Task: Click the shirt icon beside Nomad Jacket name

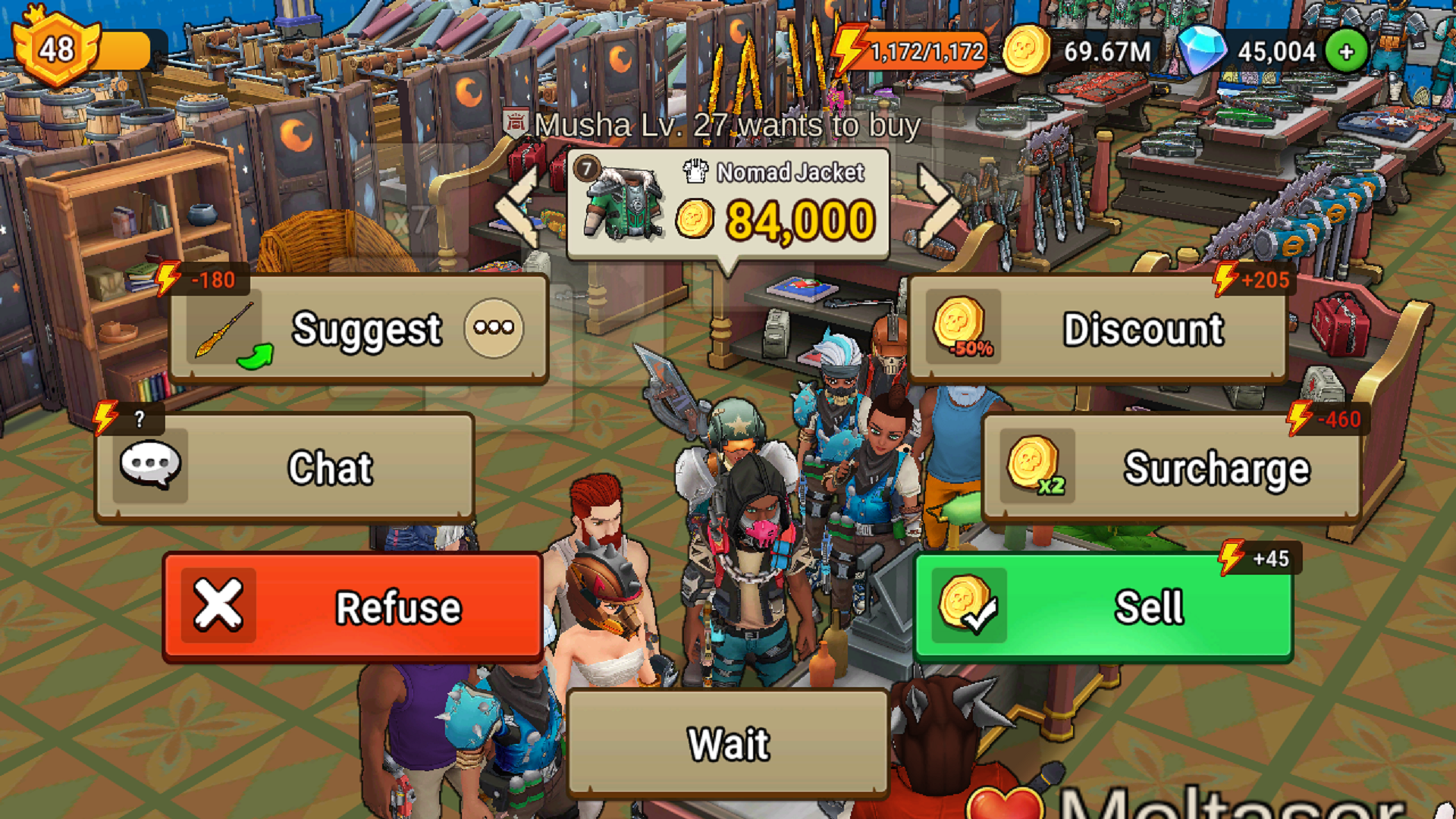Action: click(694, 171)
